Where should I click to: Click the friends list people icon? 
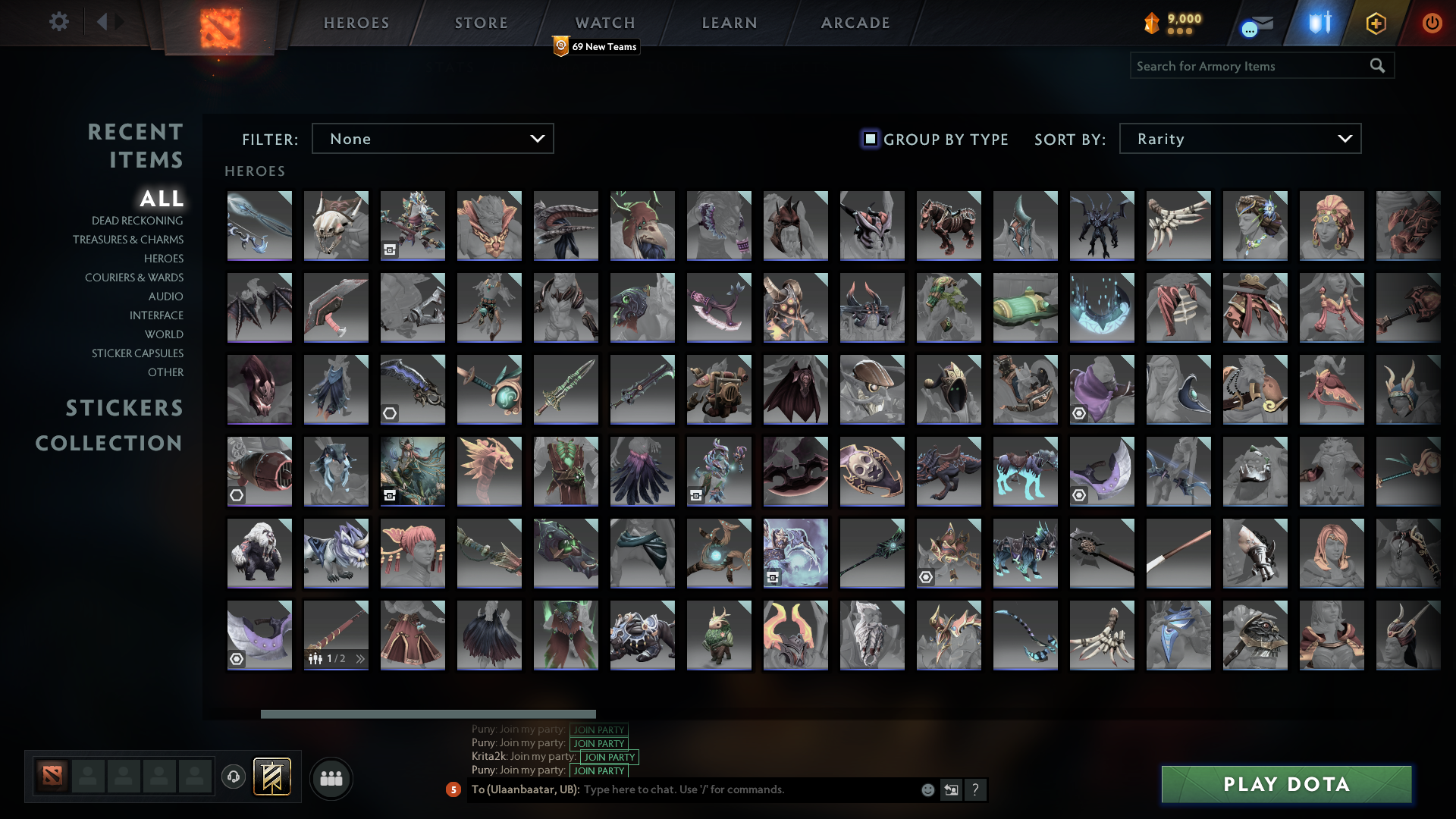click(331, 778)
